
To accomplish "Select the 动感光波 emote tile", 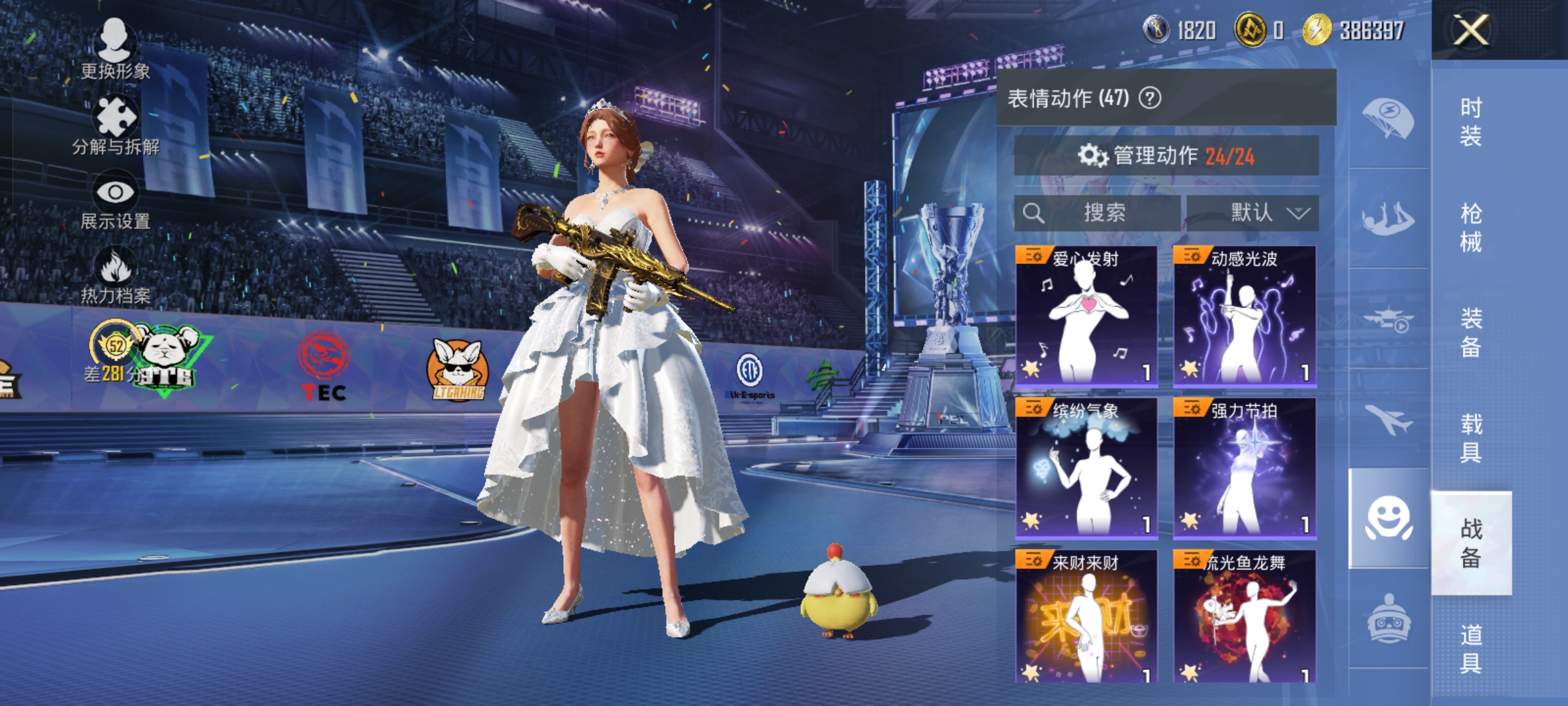I will coord(1245,316).
